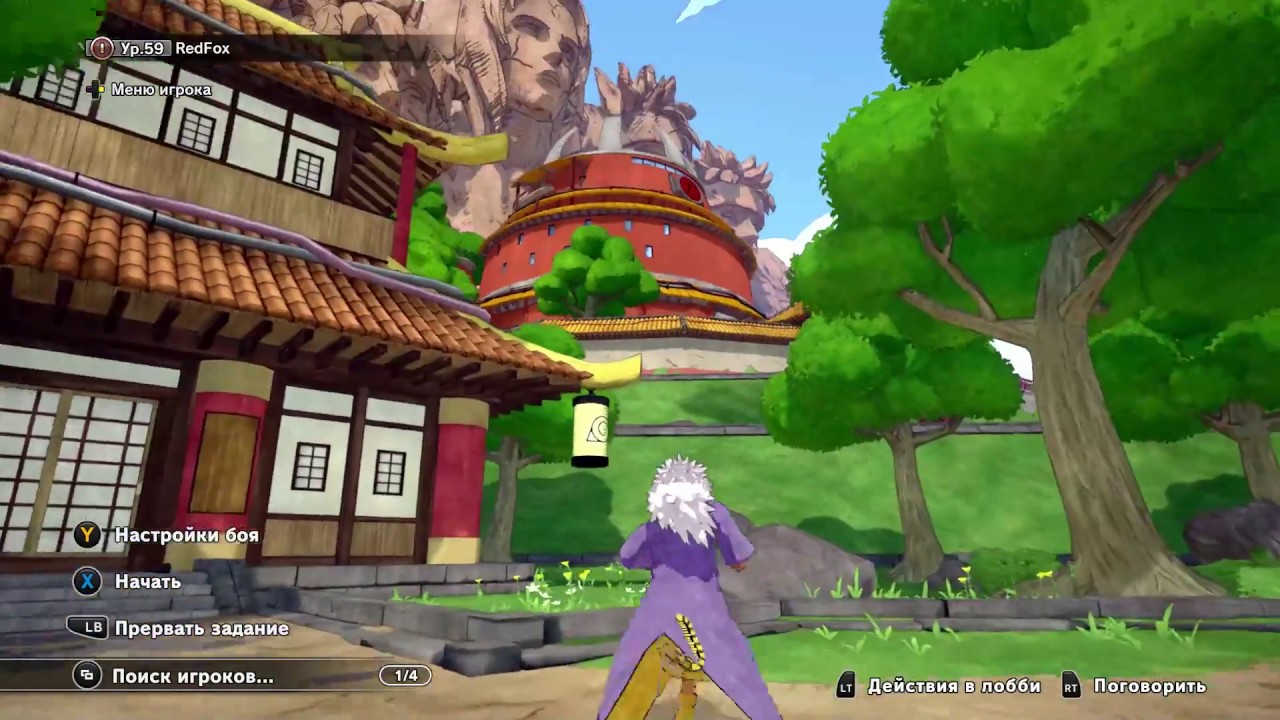Select the matchmaking icon beside Поиск игроков
1280x720 pixels.
tap(87, 675)
